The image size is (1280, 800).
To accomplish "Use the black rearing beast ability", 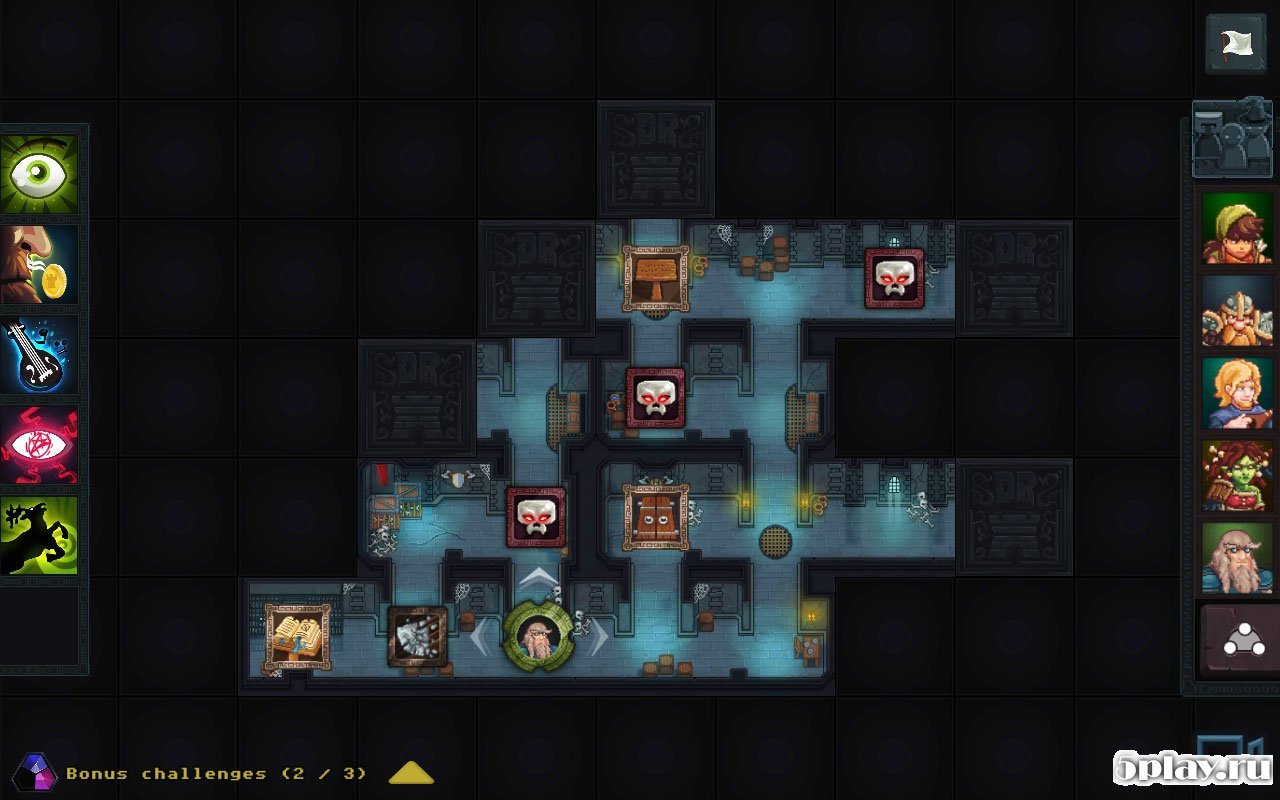I will [x=40, y=536].
